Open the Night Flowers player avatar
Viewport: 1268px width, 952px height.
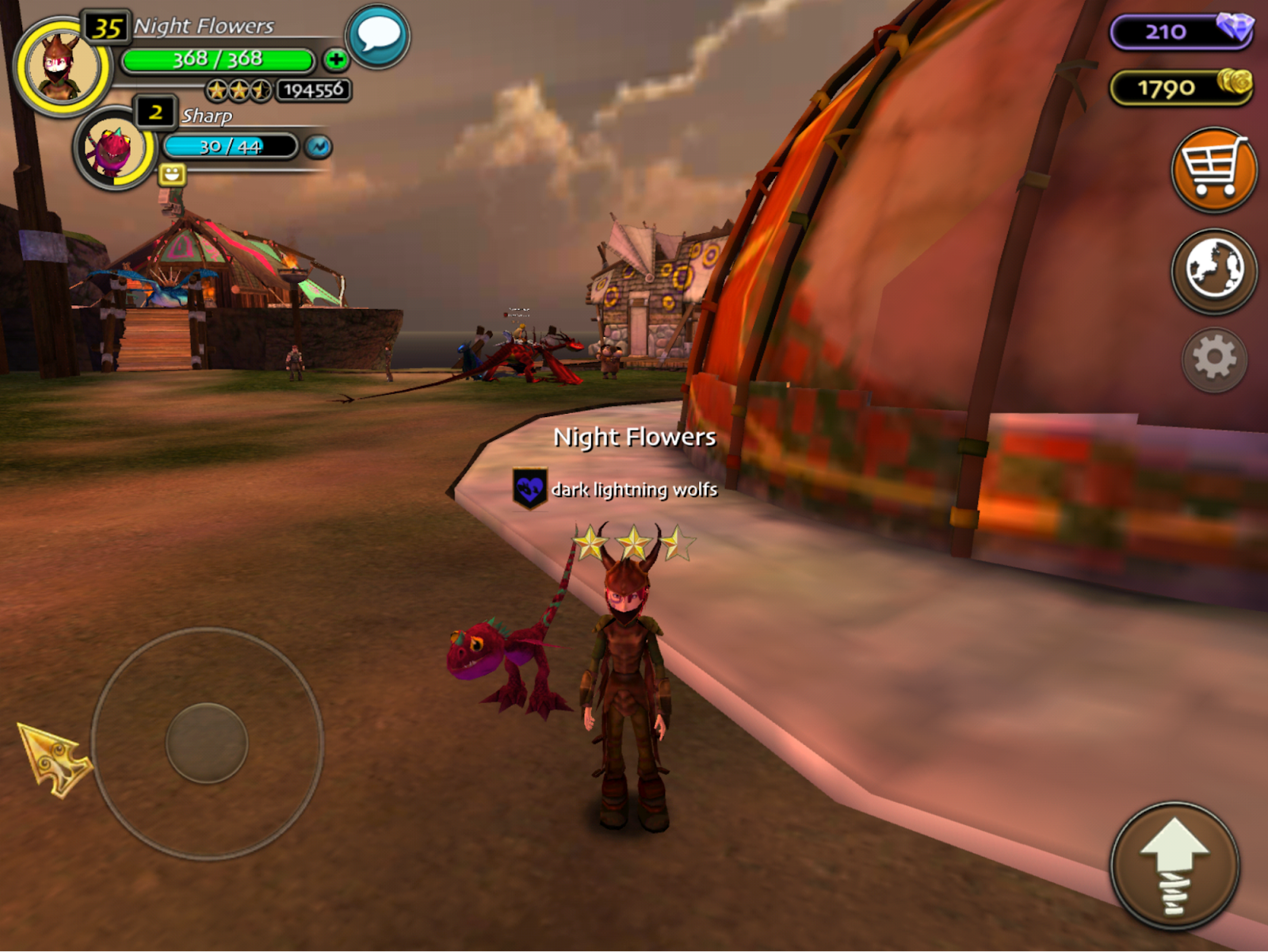[x=62, y=67]
